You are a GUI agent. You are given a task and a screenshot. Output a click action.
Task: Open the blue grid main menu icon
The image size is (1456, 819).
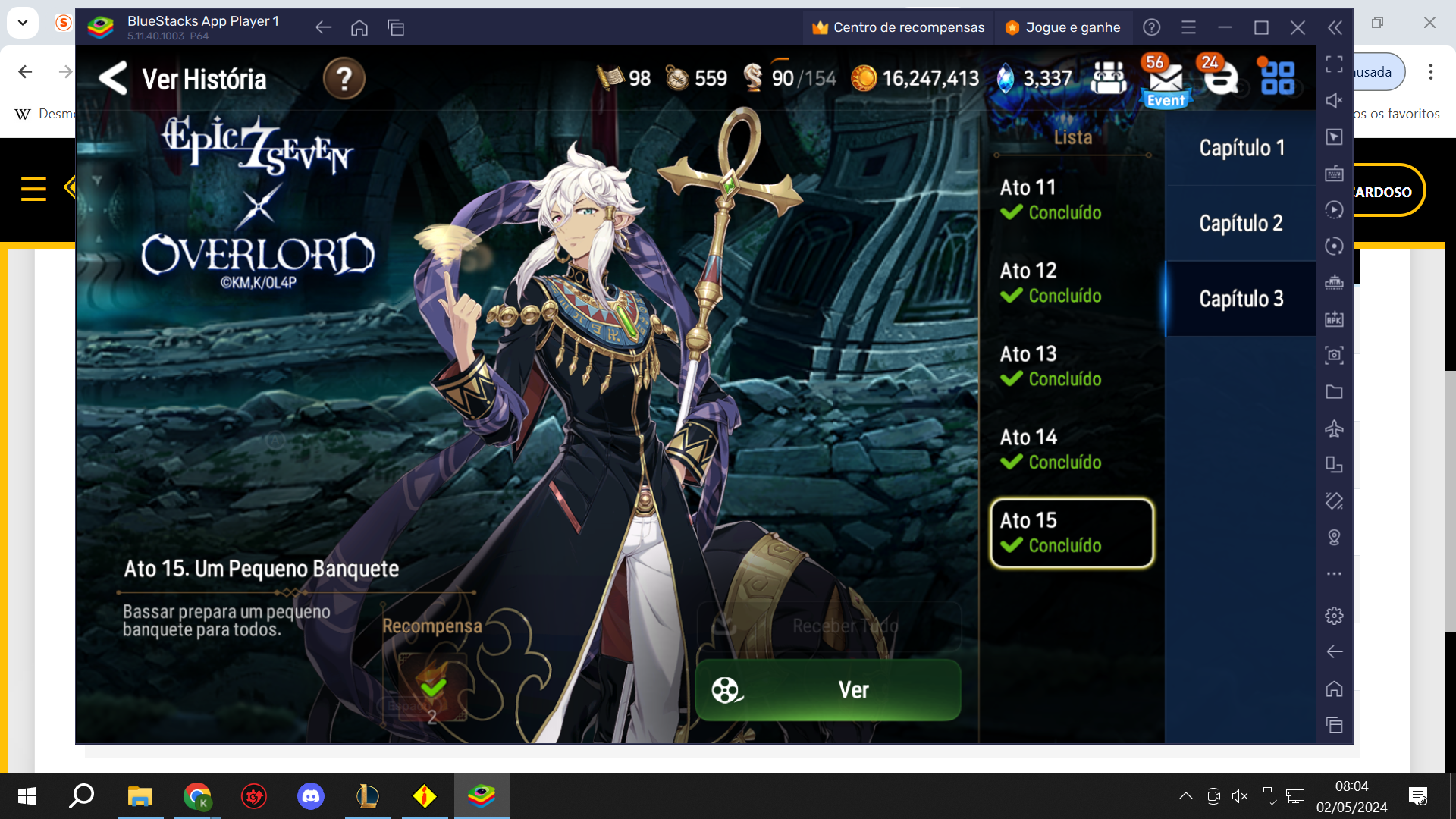[1279, 78]
